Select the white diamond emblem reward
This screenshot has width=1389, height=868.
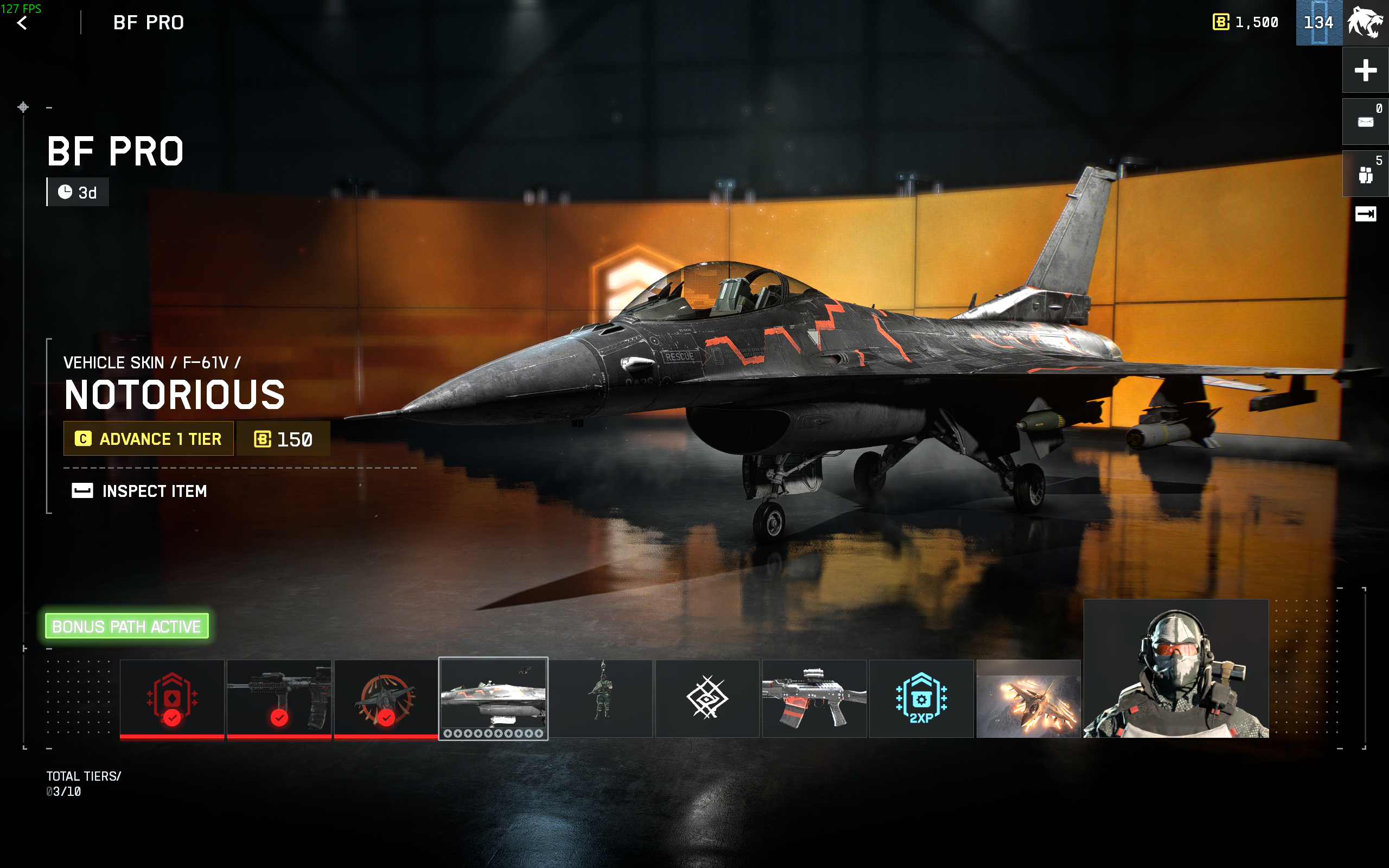(707, 698)
